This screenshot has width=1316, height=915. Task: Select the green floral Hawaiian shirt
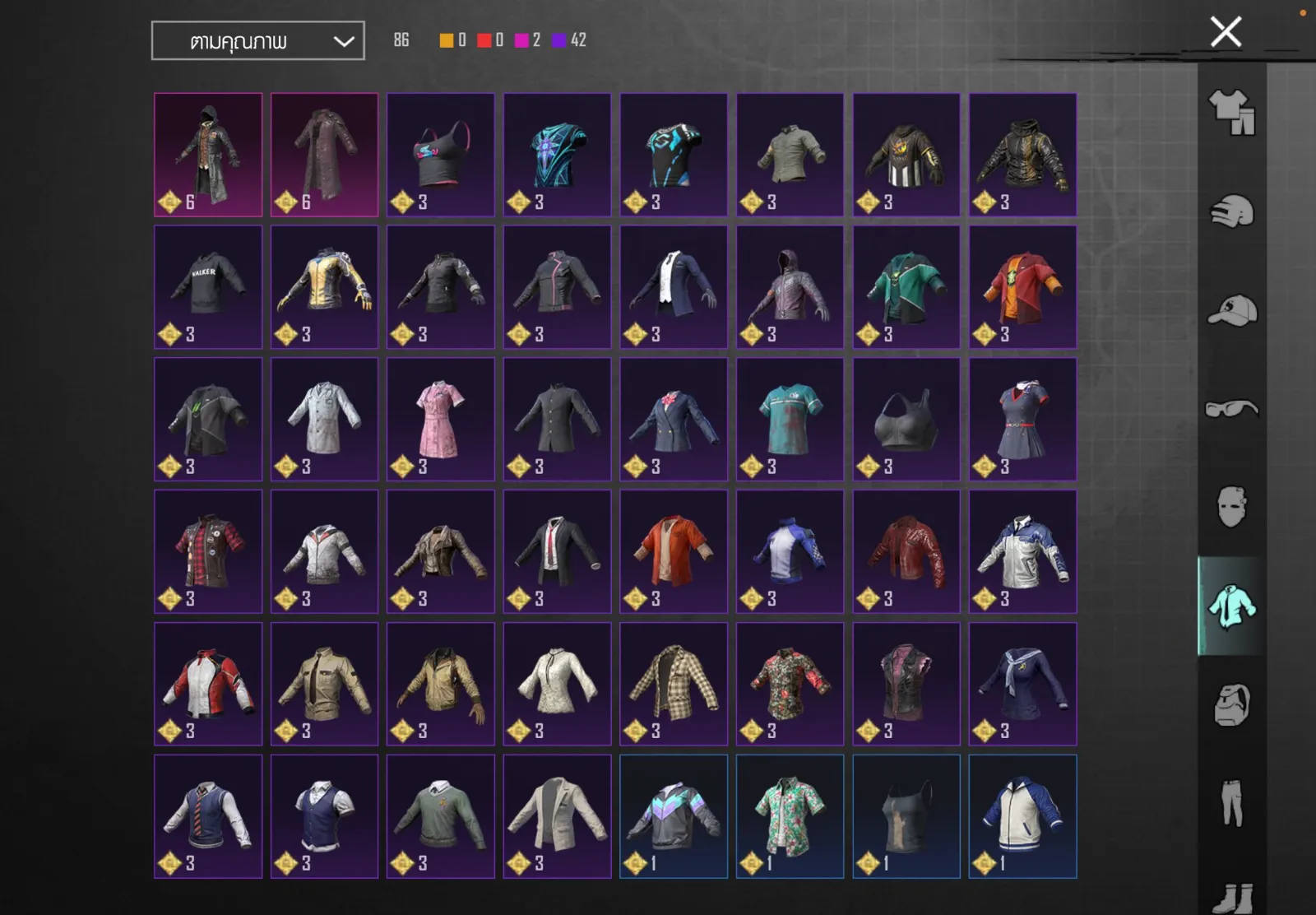pos(790,815)
